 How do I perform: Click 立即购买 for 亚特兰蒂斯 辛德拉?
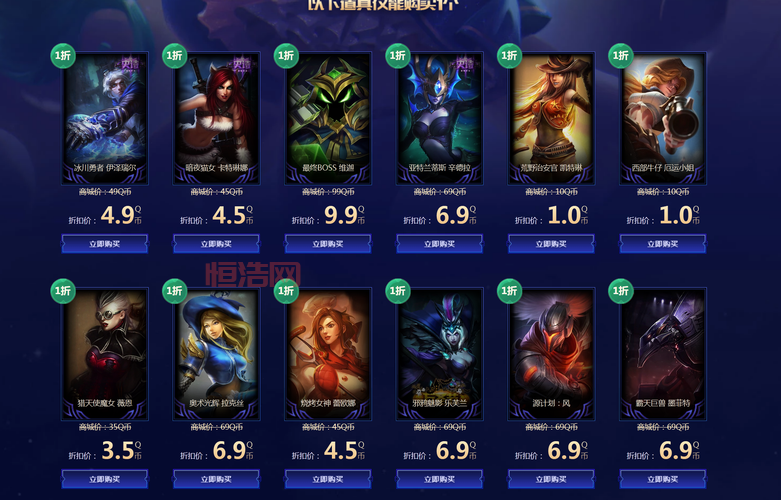point(440,243)
